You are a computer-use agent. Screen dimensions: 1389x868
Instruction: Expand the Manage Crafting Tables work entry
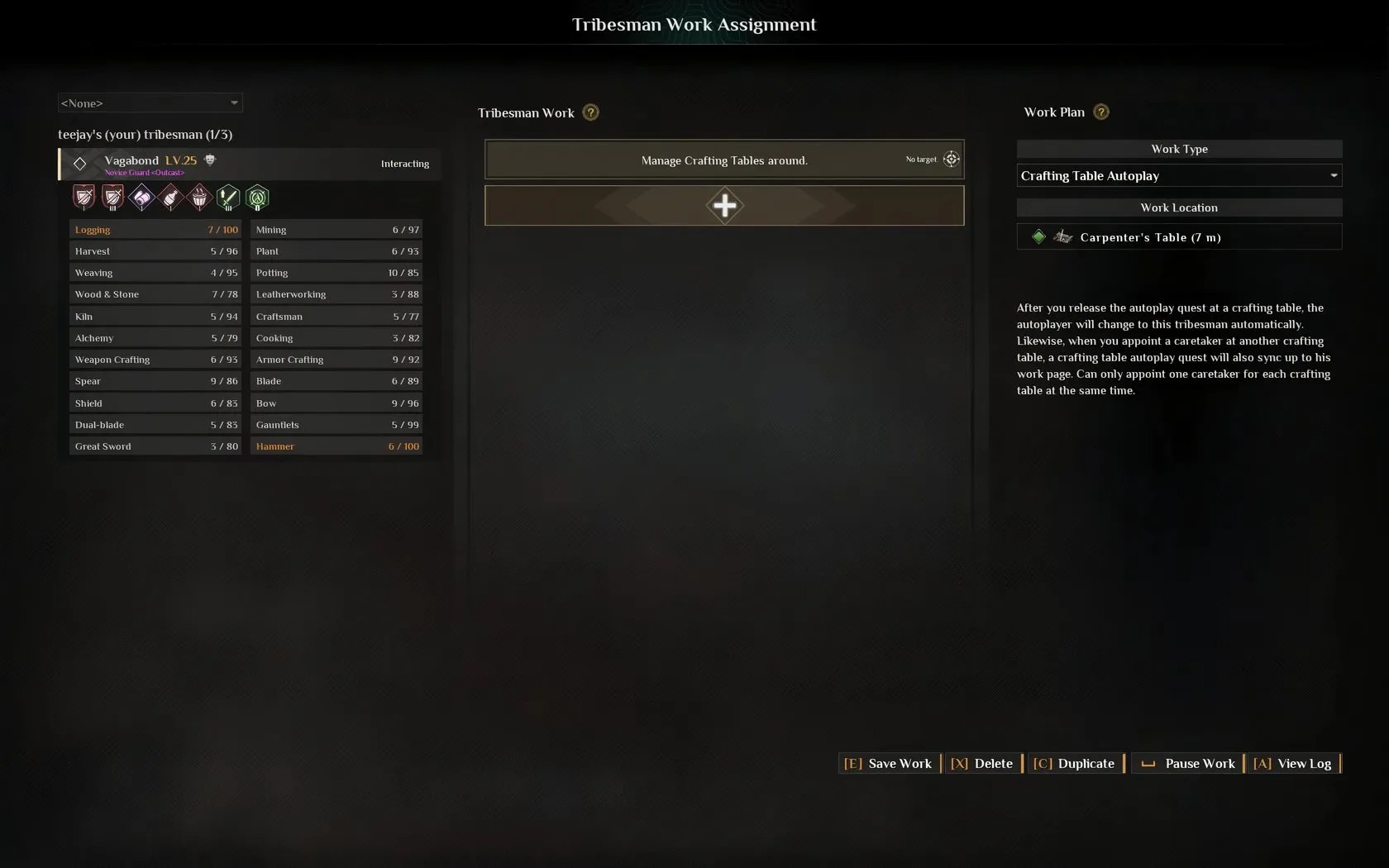pos(724,160)
